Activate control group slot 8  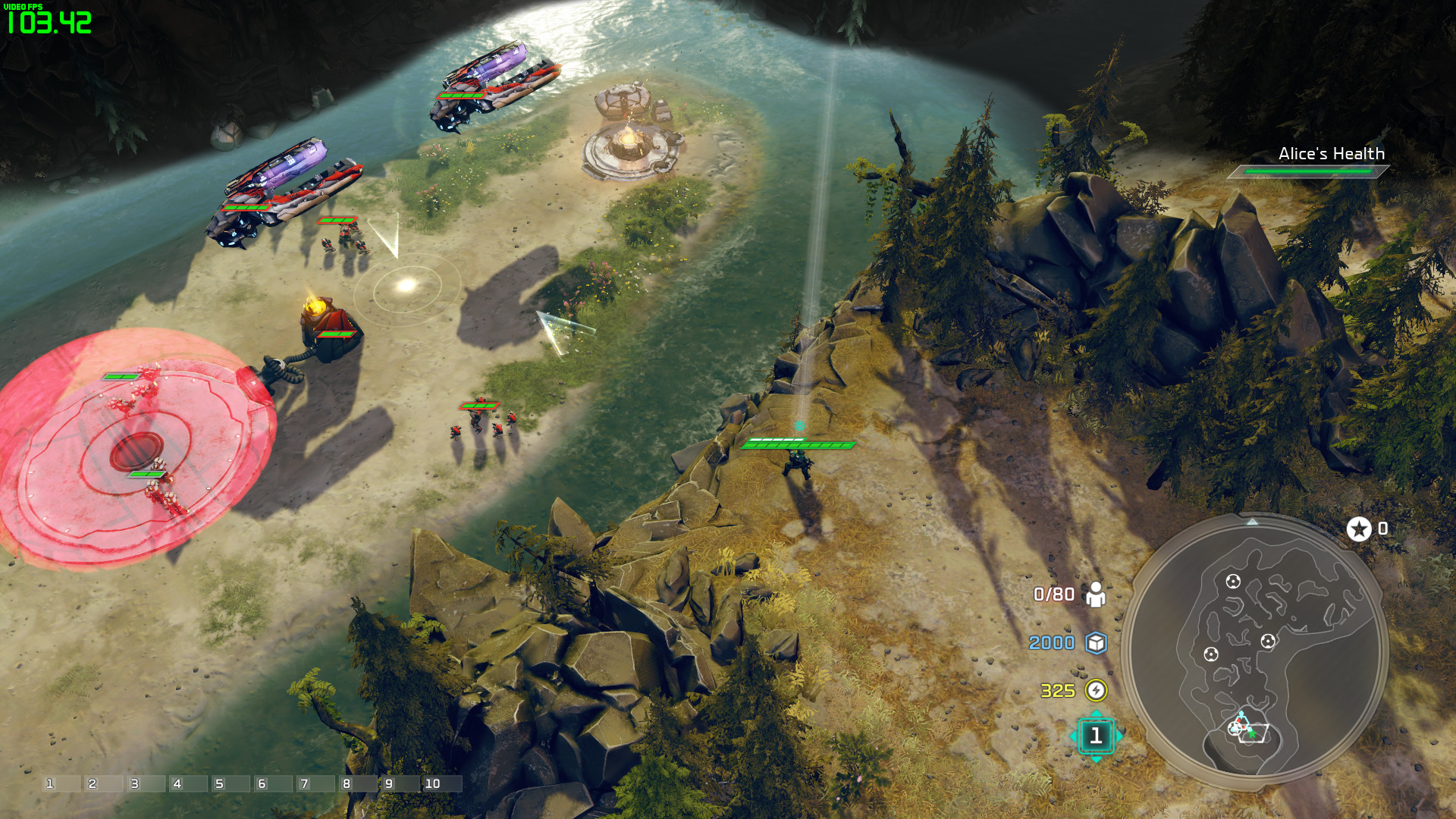[358, 783]
